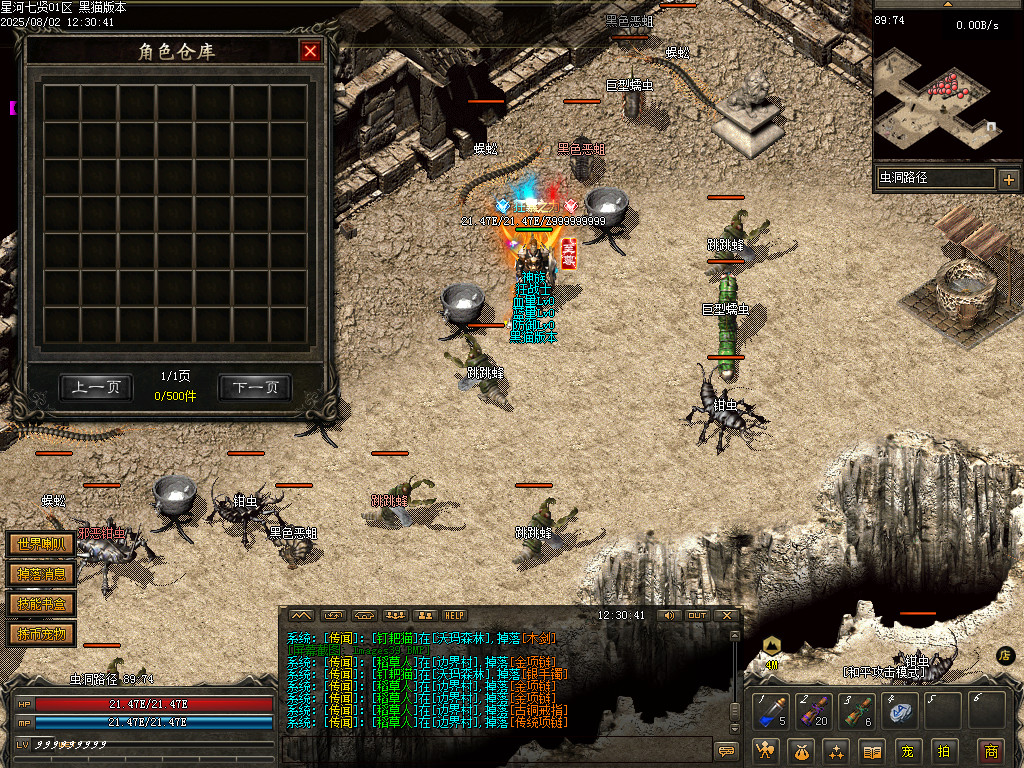Screen dimensions: 1024x768
Task: Go to previous page with 上一页
Action: 96,387
